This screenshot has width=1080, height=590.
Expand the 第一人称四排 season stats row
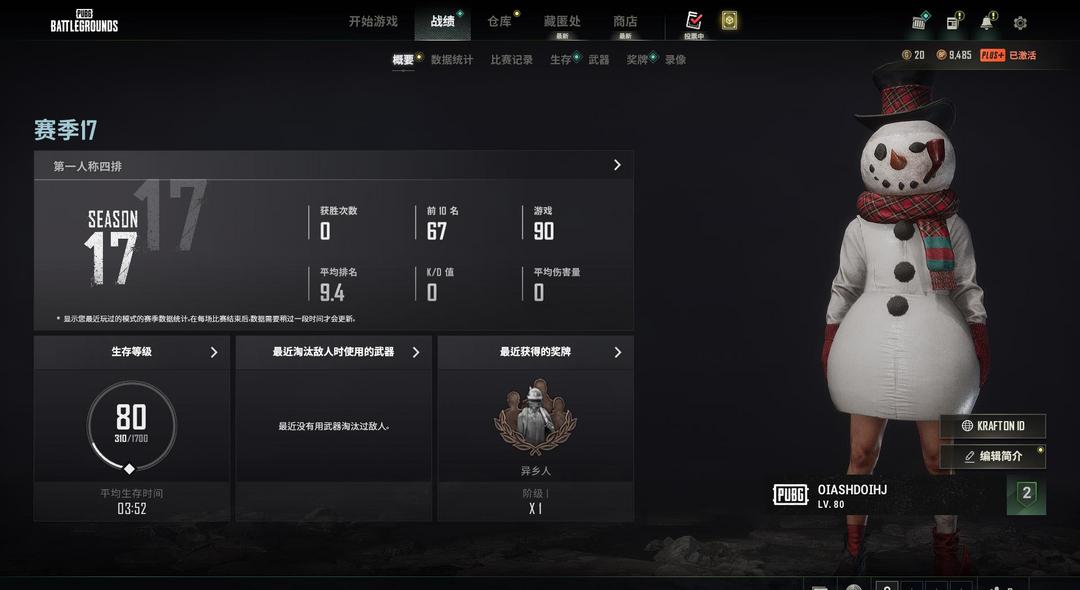click(x=333, y=166)
